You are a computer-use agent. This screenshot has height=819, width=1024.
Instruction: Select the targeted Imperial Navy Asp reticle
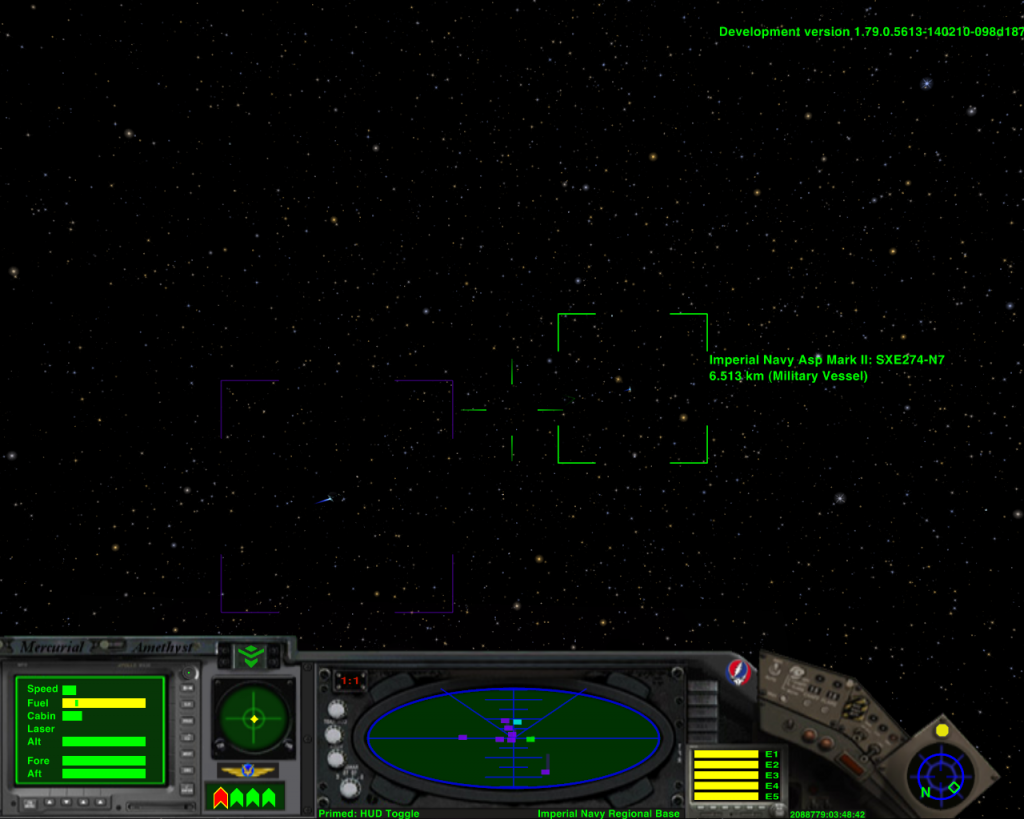(632, 388)
